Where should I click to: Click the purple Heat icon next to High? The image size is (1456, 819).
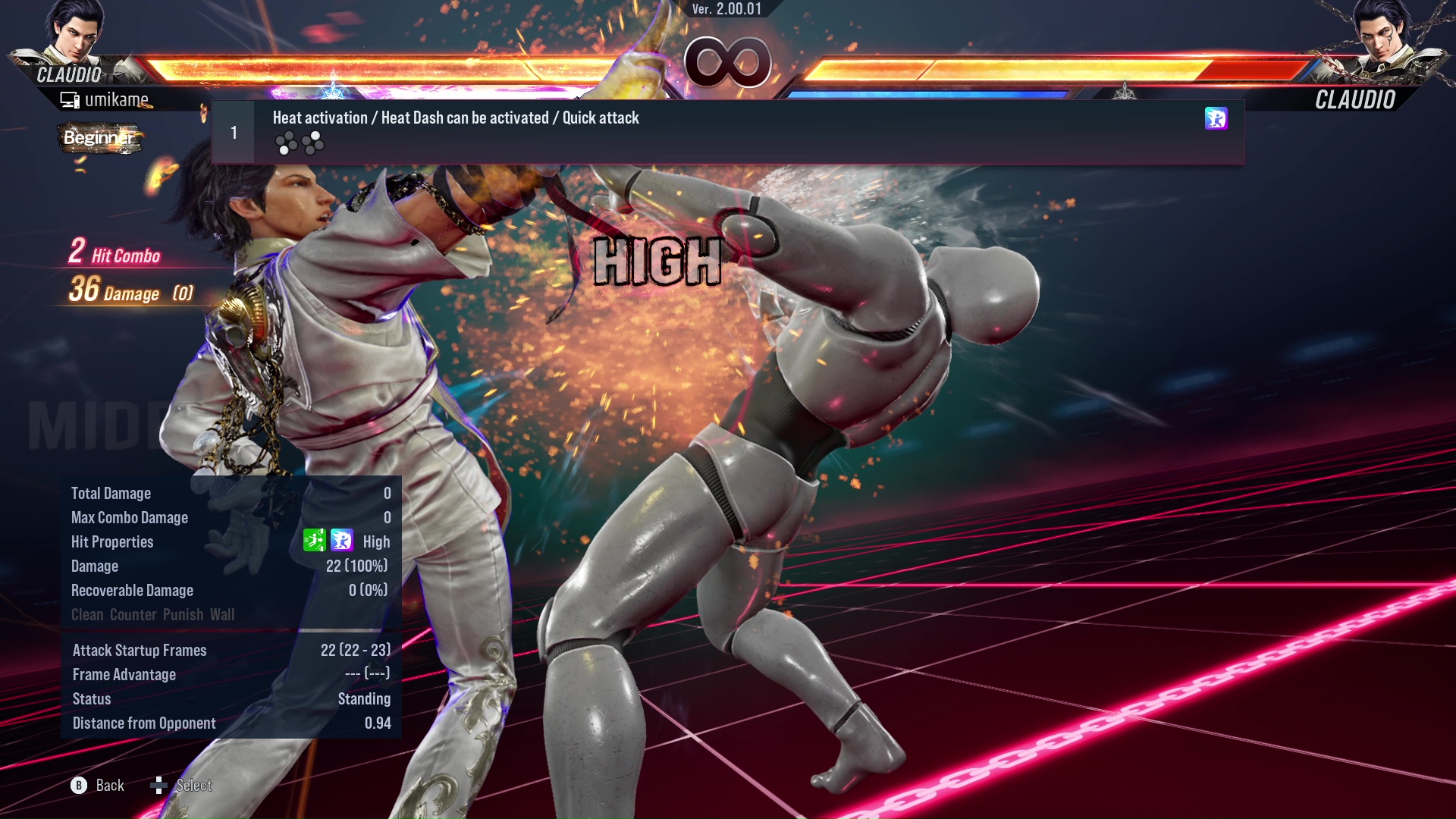coord(343,541)
